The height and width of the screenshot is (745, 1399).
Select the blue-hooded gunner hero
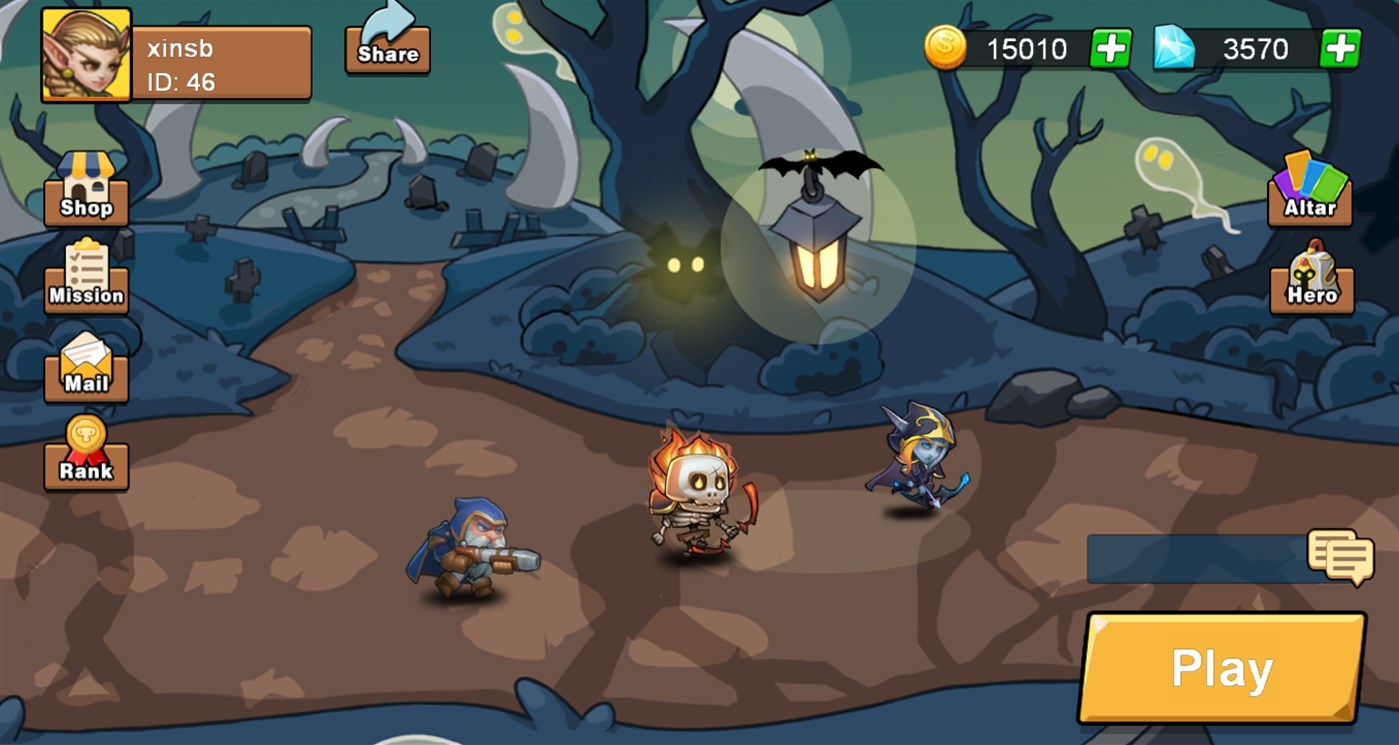pyautogui.click(x=470, y=545)
